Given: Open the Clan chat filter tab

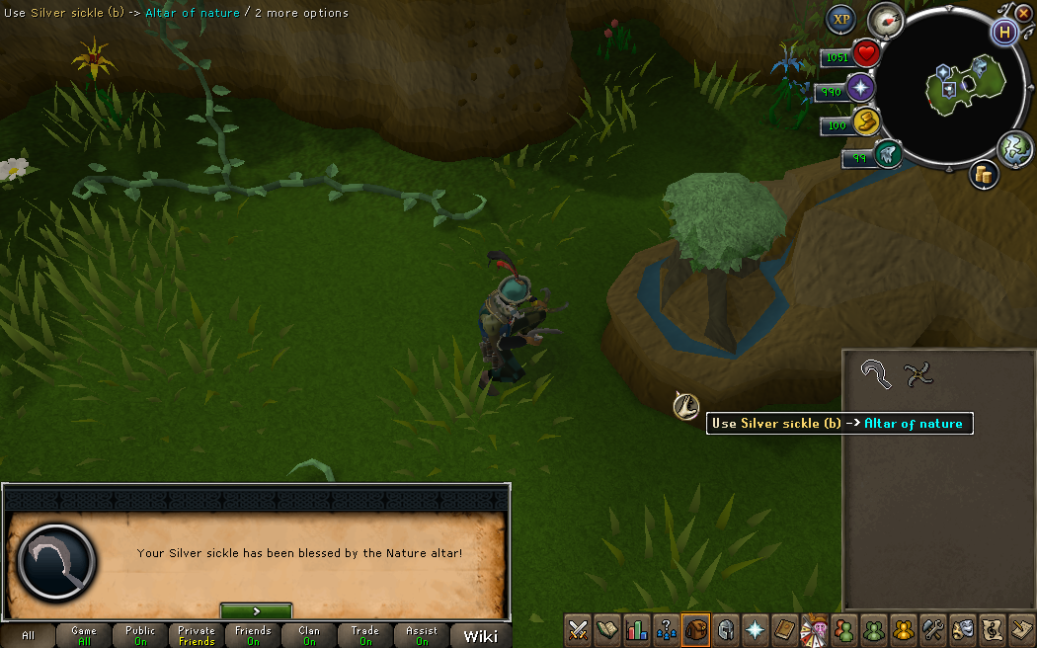Looking at the screenshot, I should click(x=309, y=635).
